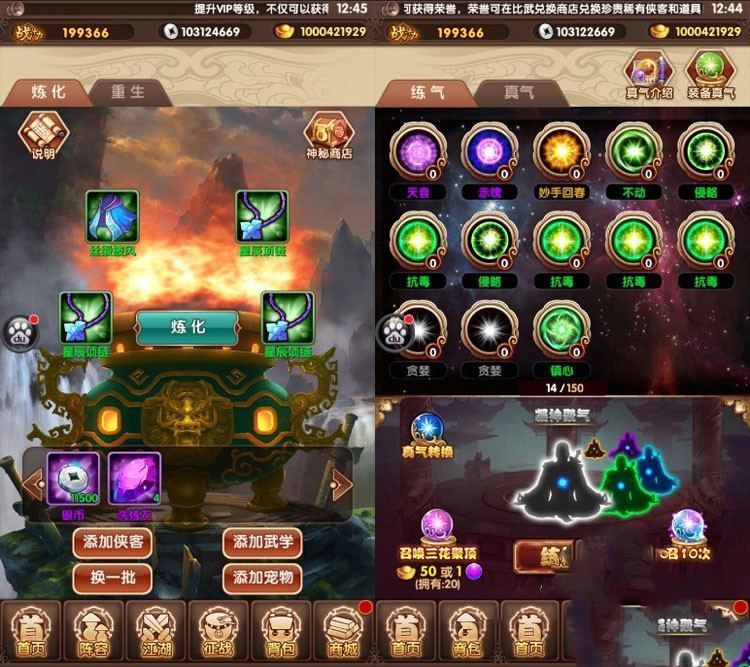Click the 添加宠物 button
750x667 pixels.
pos(262,577)
